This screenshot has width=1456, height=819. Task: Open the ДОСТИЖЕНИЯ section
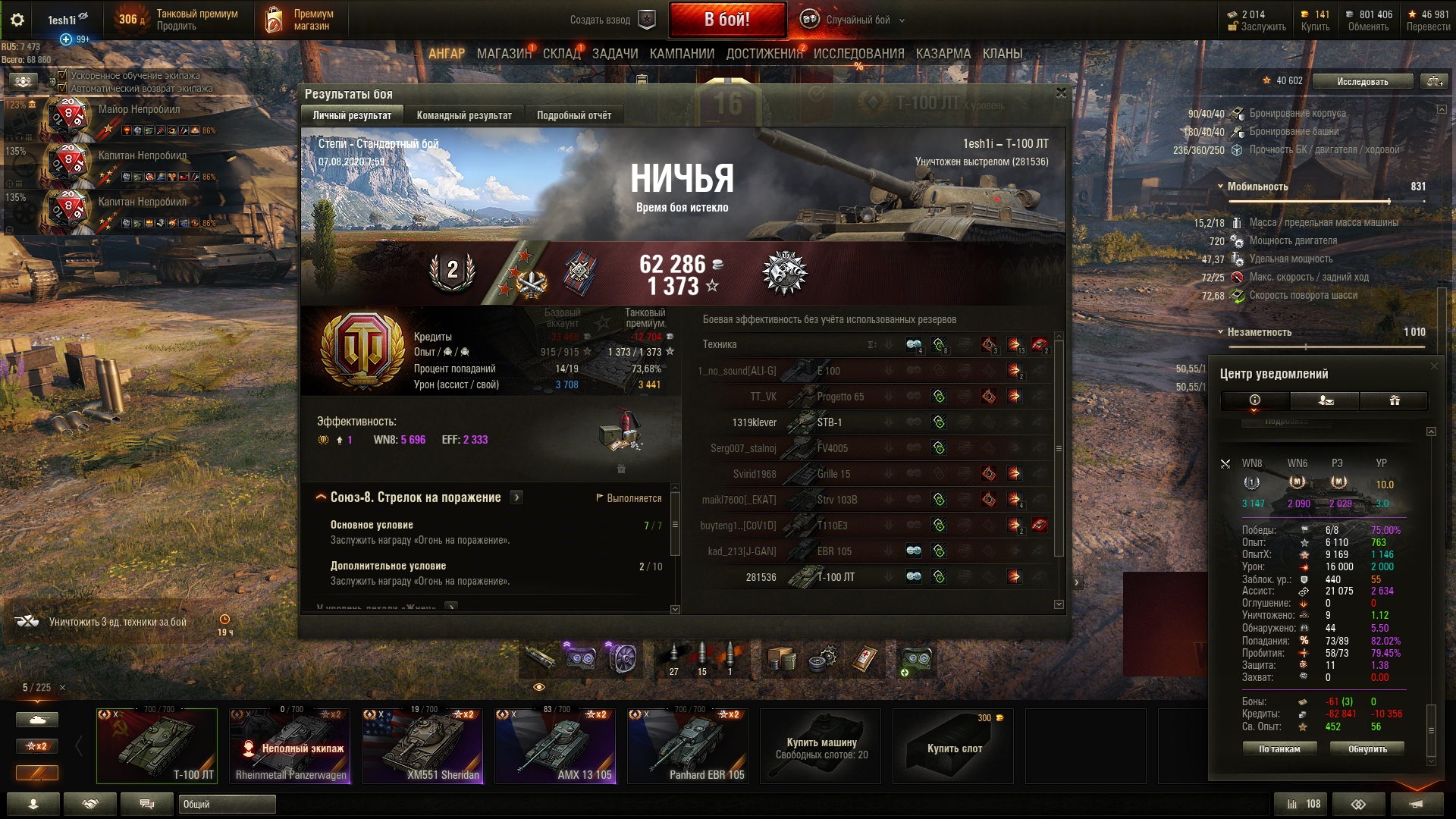point(764,54)
